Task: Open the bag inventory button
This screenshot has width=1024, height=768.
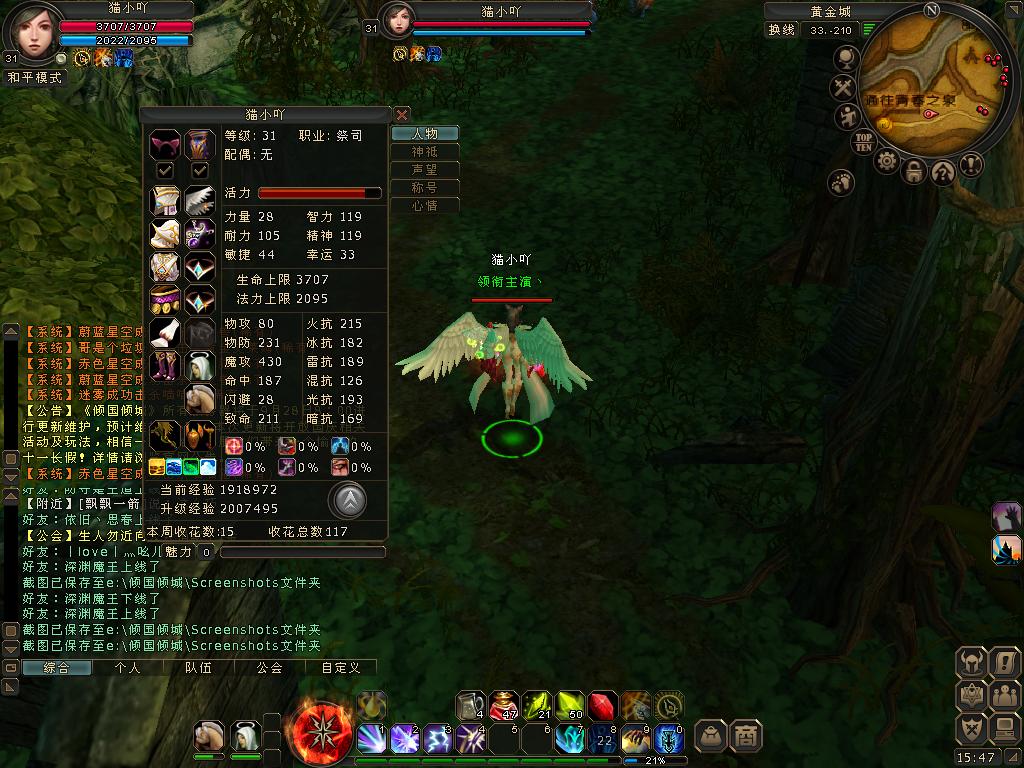Action: pos(710,736)
